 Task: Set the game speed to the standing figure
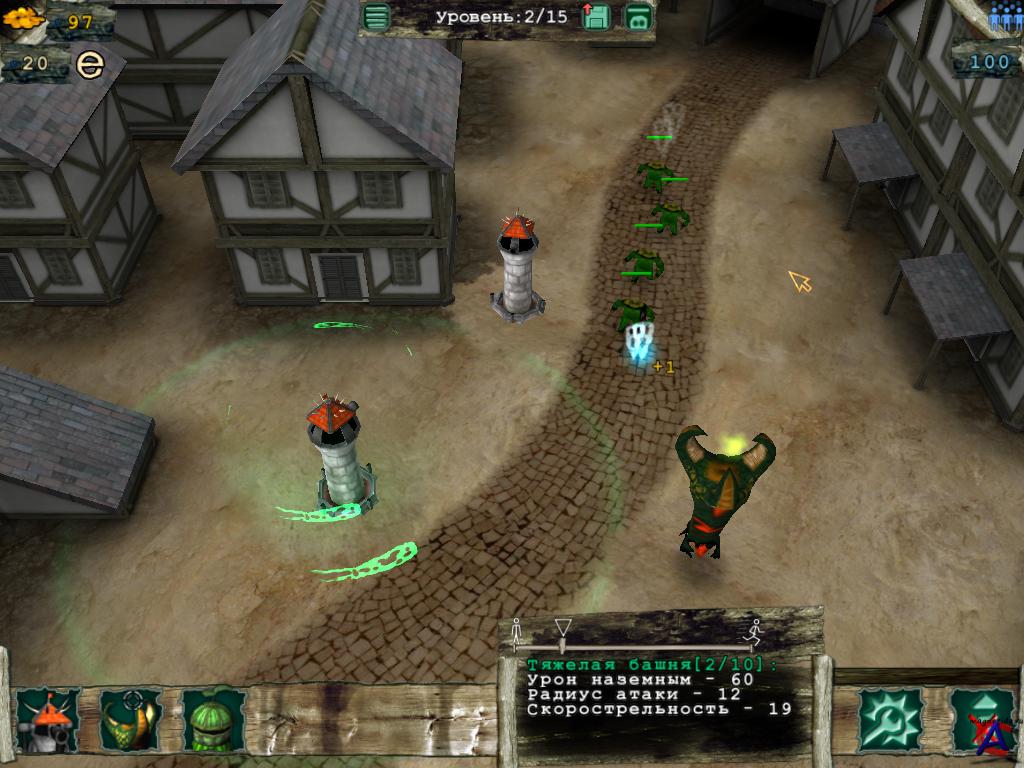[x=517, y=631]
